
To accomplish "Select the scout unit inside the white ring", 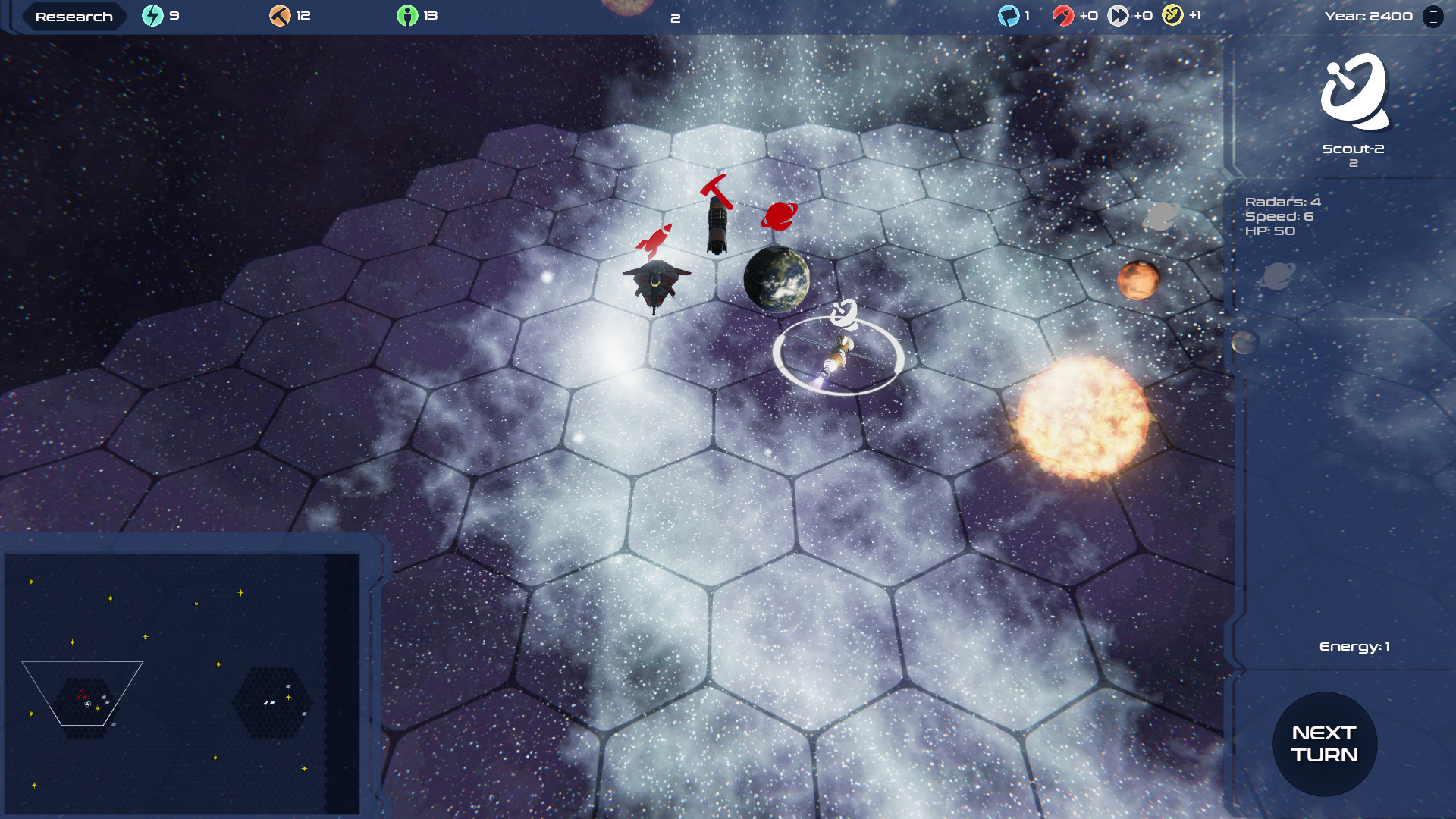I will [837, 356].
